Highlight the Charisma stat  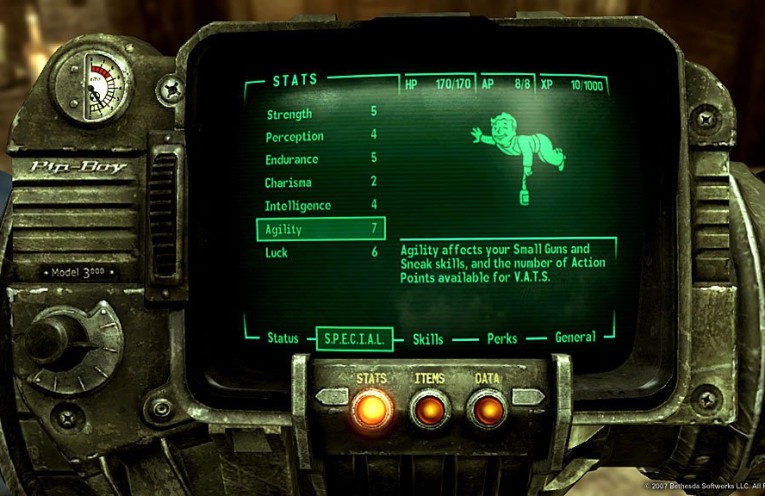pyautogui.click(x=288, y=183)
